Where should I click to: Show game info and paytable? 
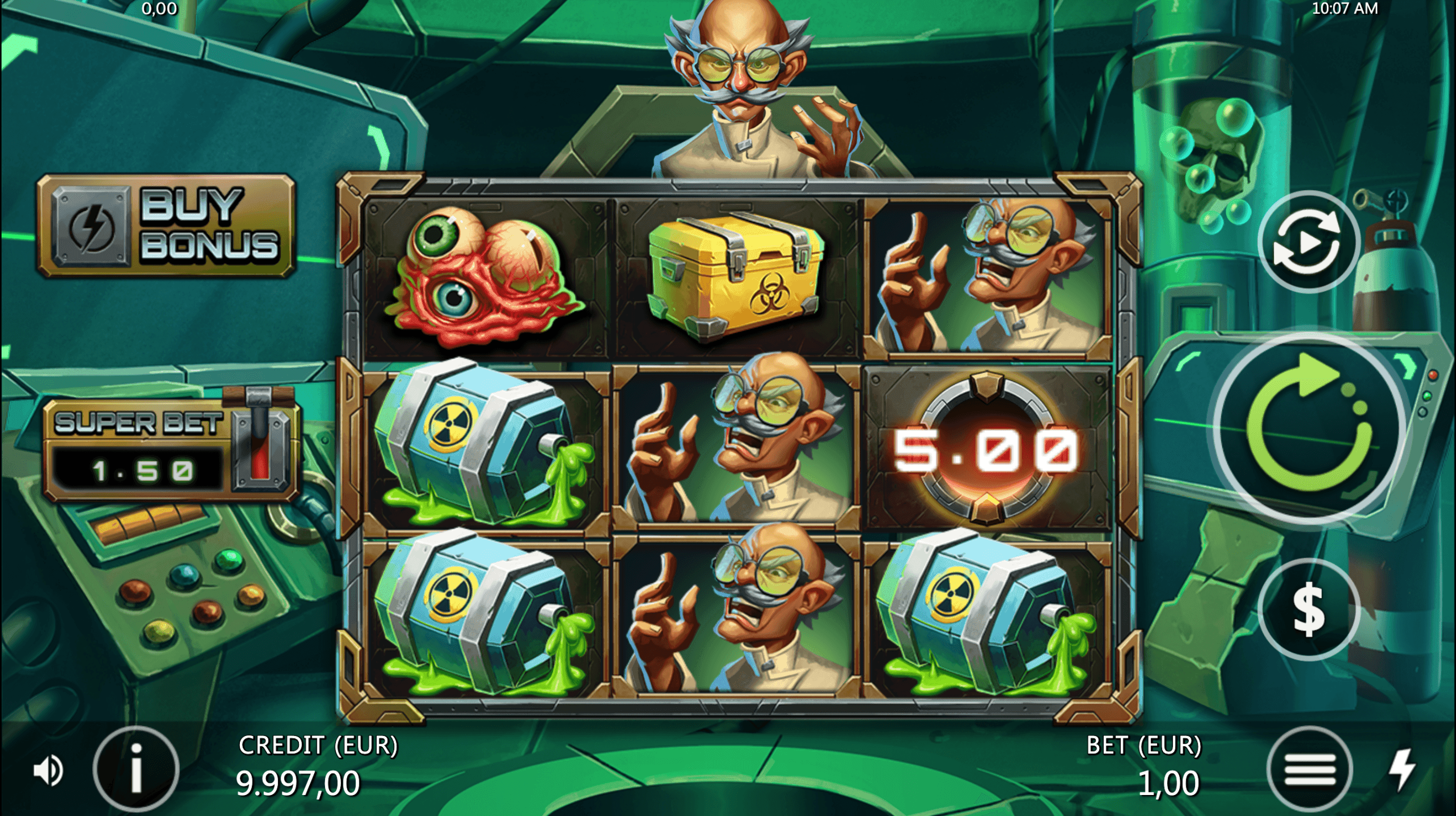pos(136,769)
